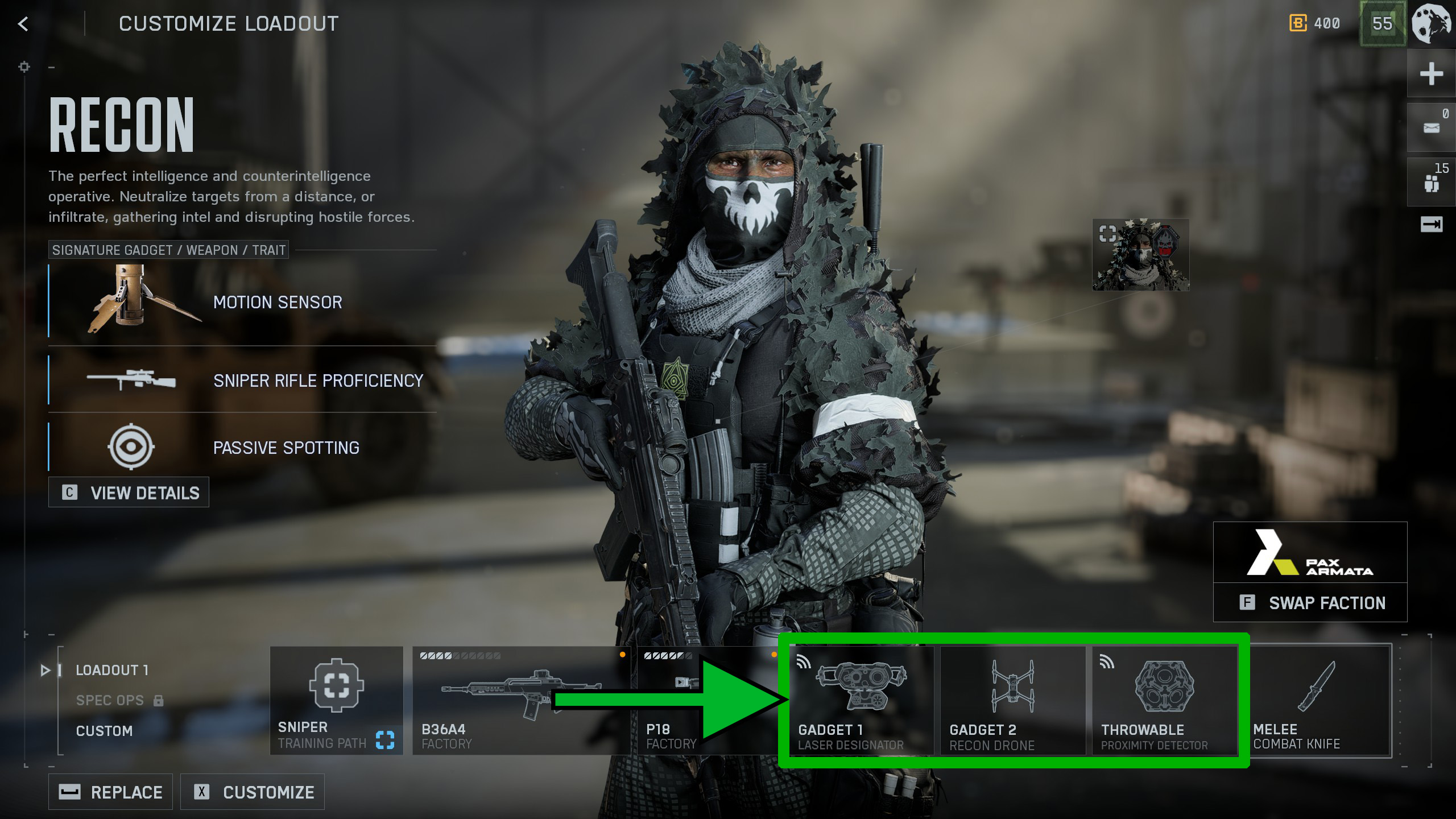
Task: Select the soldier skin thumbnail
Action: point(1141,255)
